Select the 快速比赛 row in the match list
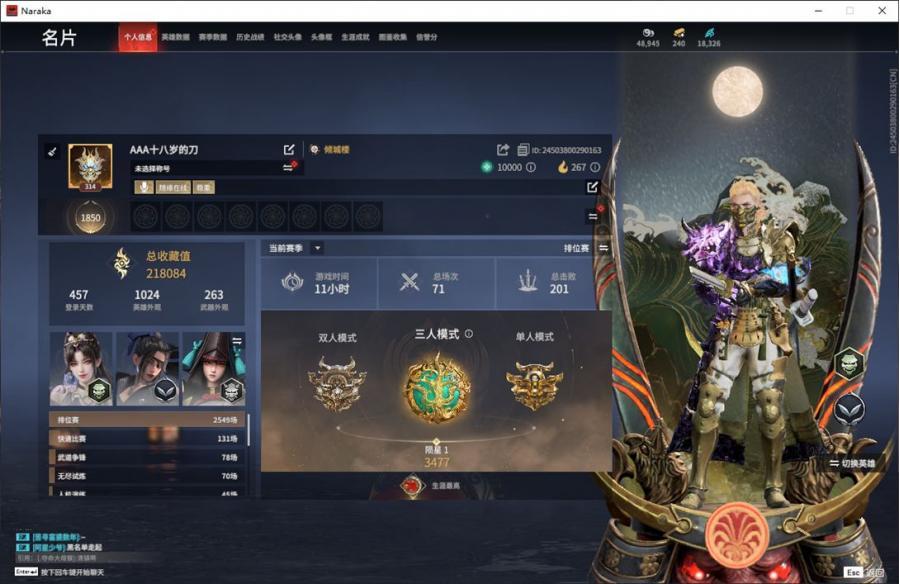Viewport: 900px width, 584px height. tap(147, 439)
